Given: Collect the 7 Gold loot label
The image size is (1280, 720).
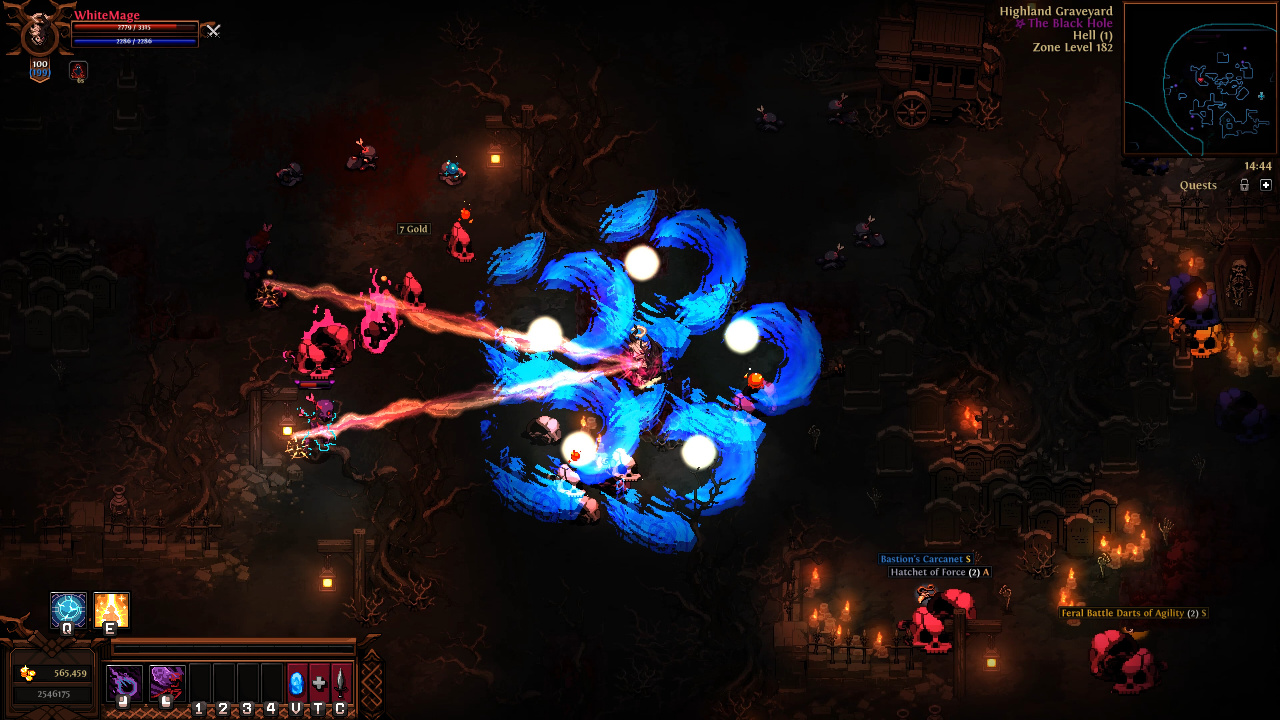Looking at the screenshot, I should pyautogui.click(x=413, y=229).
